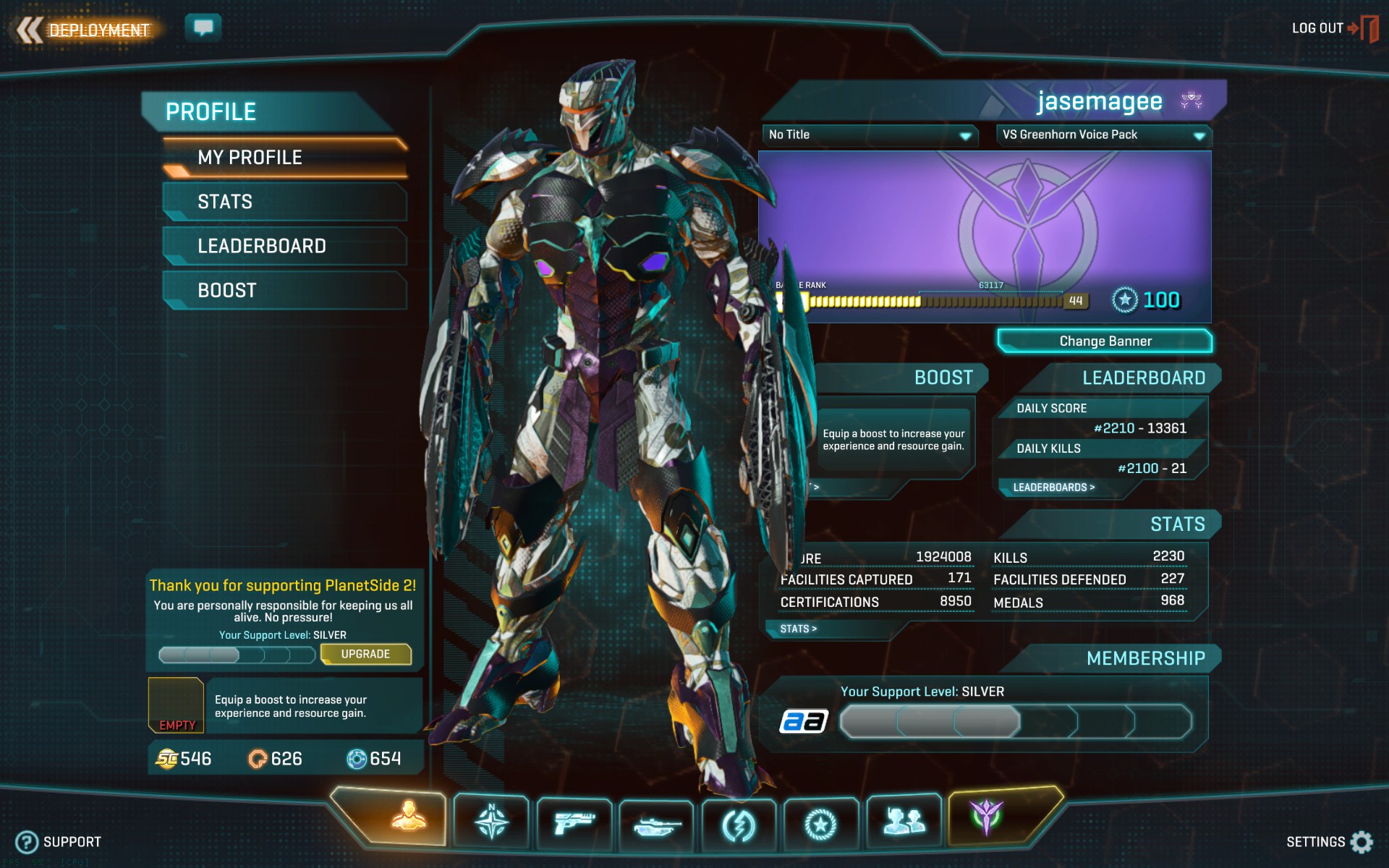This screenshot has height=868, width=1389.
Task: Follow the Leaderboards link
Action: click(1053, 488)
